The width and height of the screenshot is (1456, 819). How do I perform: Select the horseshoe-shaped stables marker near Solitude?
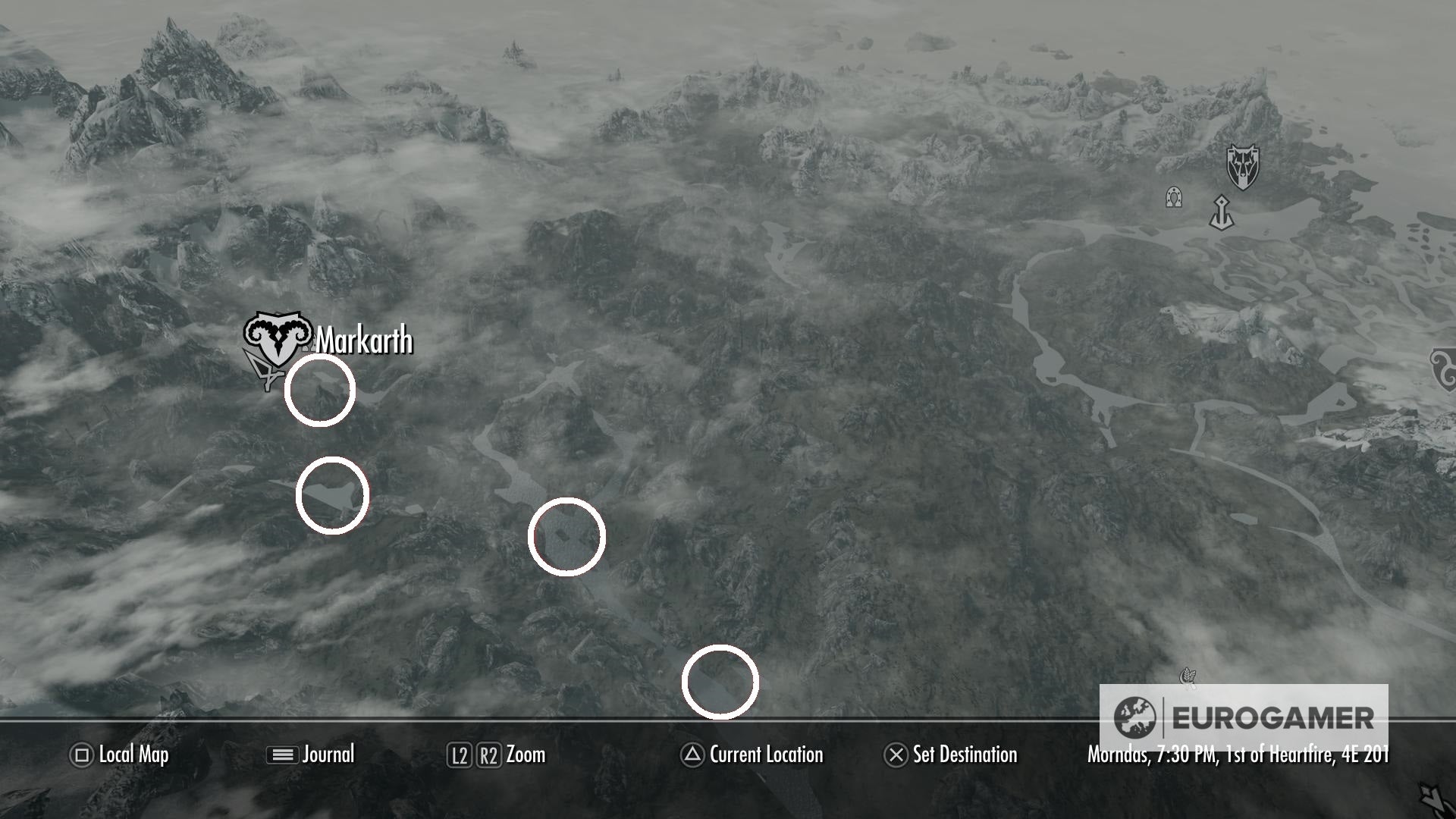coord(1174,197)
